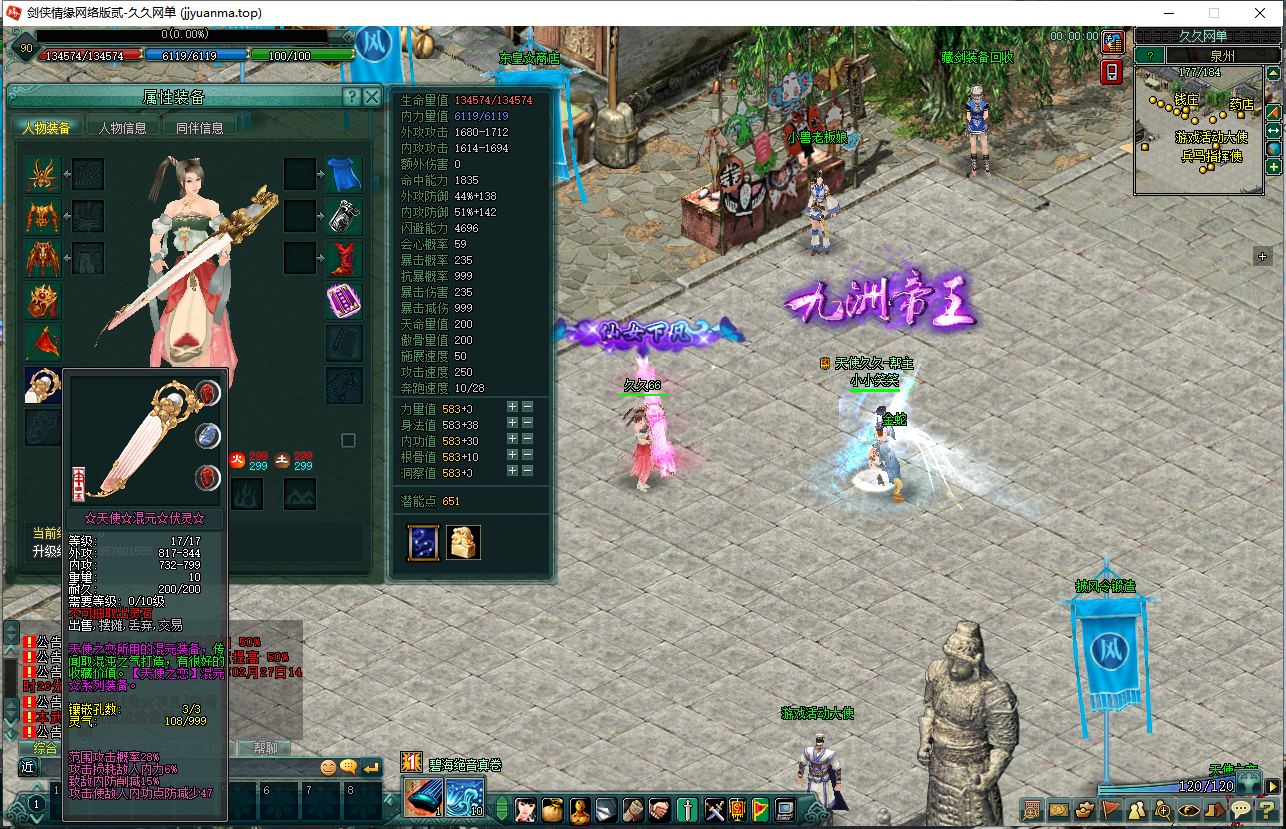The width and height of the screenshot is (1286, 829).
Task: Click the golden seal icon below 潜能点
Action: point(463,542)
